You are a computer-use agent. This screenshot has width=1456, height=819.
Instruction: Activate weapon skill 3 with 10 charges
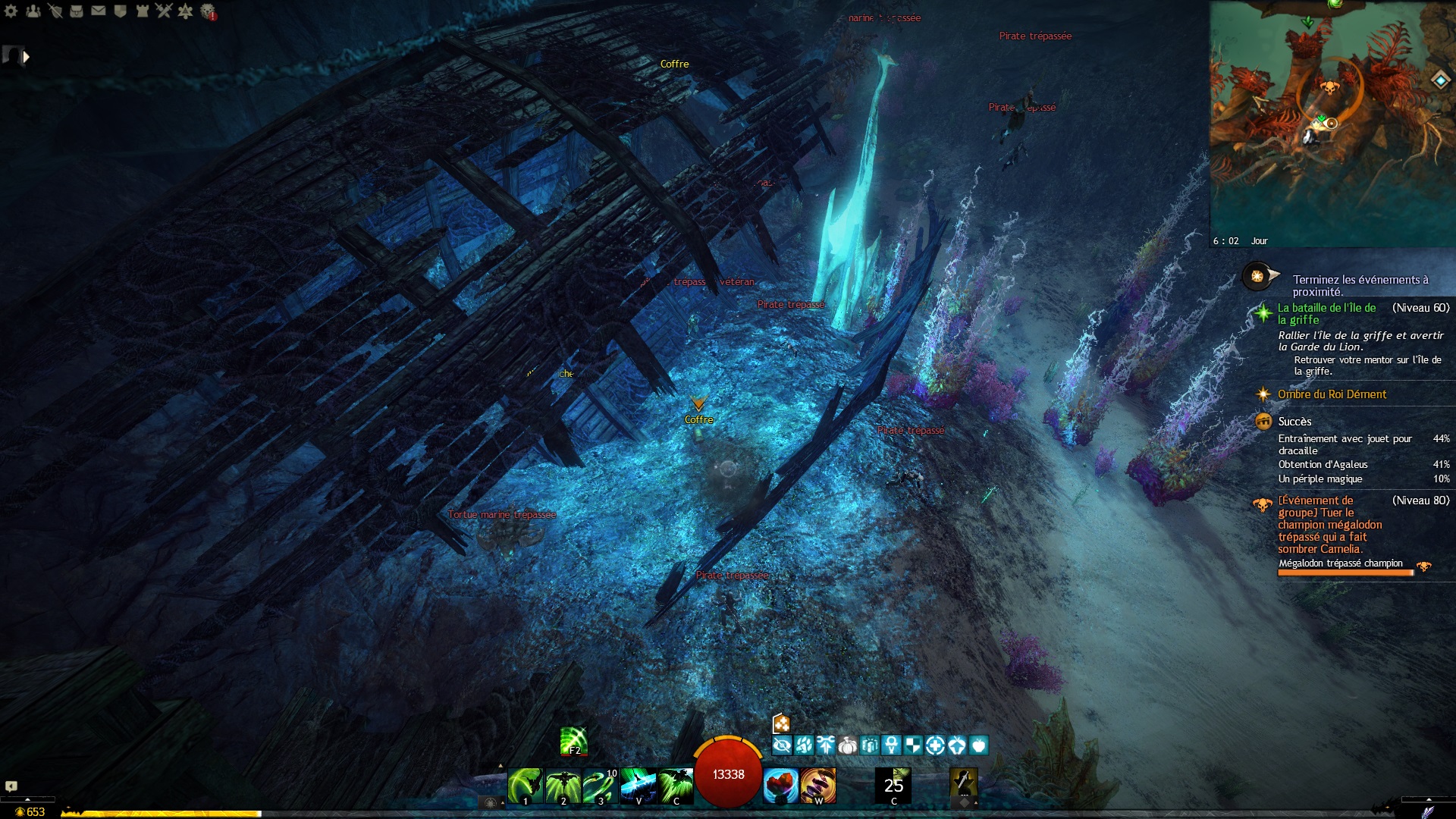click(x=601, y=785)
